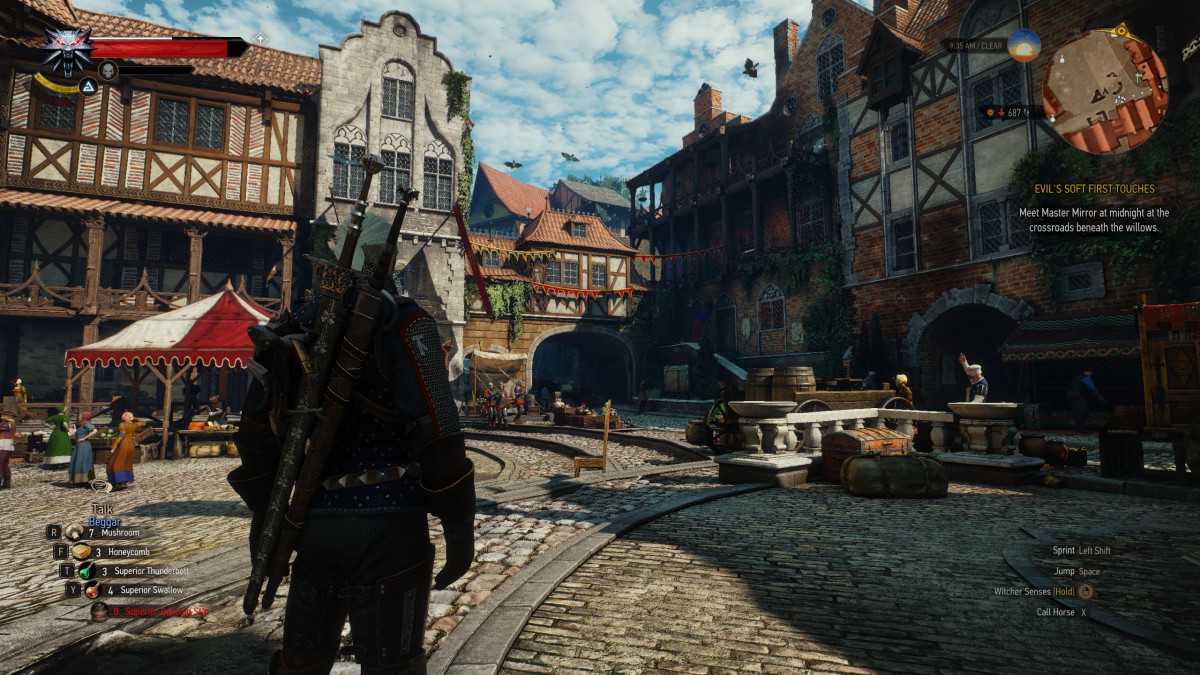1200x675 pixels.
Task: Click the circular minimap
Action: 1105,92
